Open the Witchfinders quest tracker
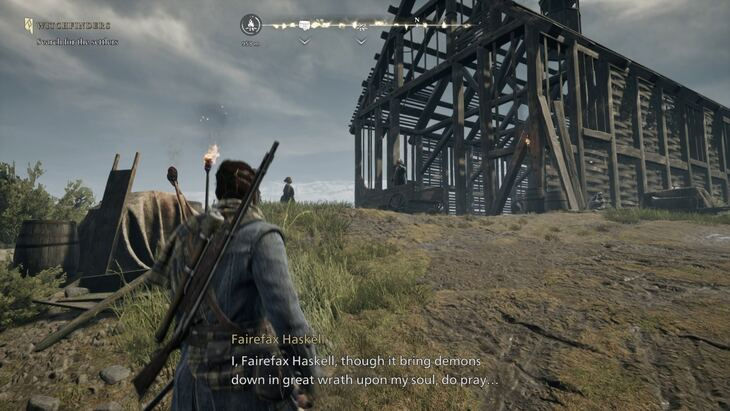Screen dimensions: 730x411 click(73, 25)
